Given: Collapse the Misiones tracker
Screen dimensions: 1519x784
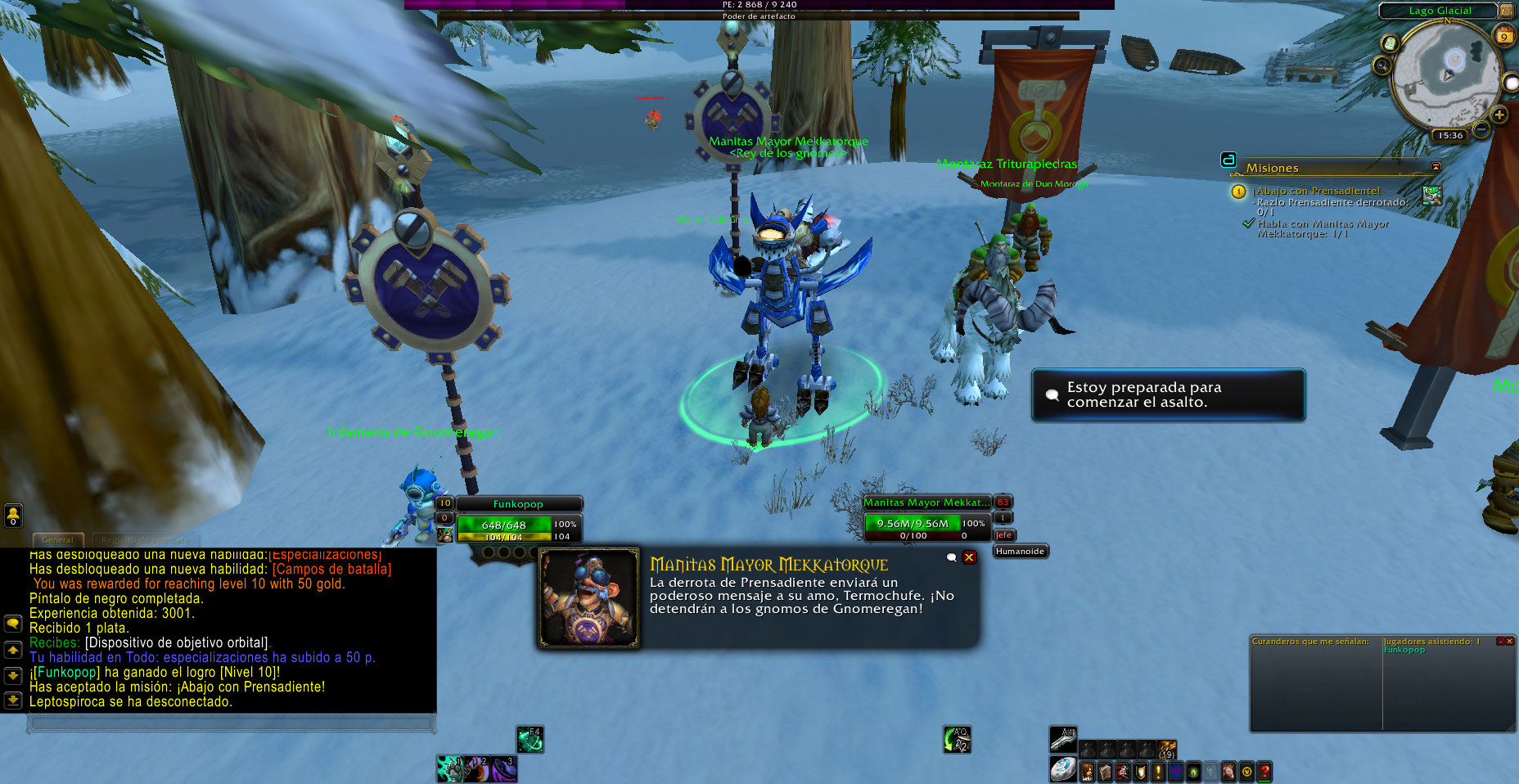Looking at the screenshot, I should tap(1436, 167).
